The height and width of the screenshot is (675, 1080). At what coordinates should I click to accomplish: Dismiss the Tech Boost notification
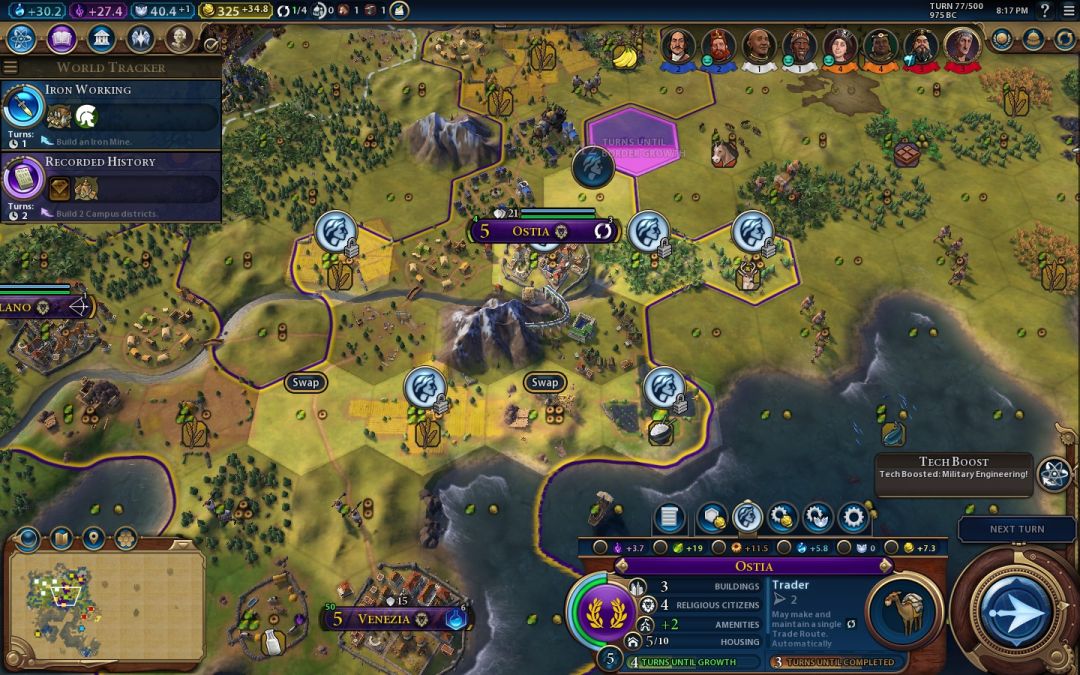(953, 468)
